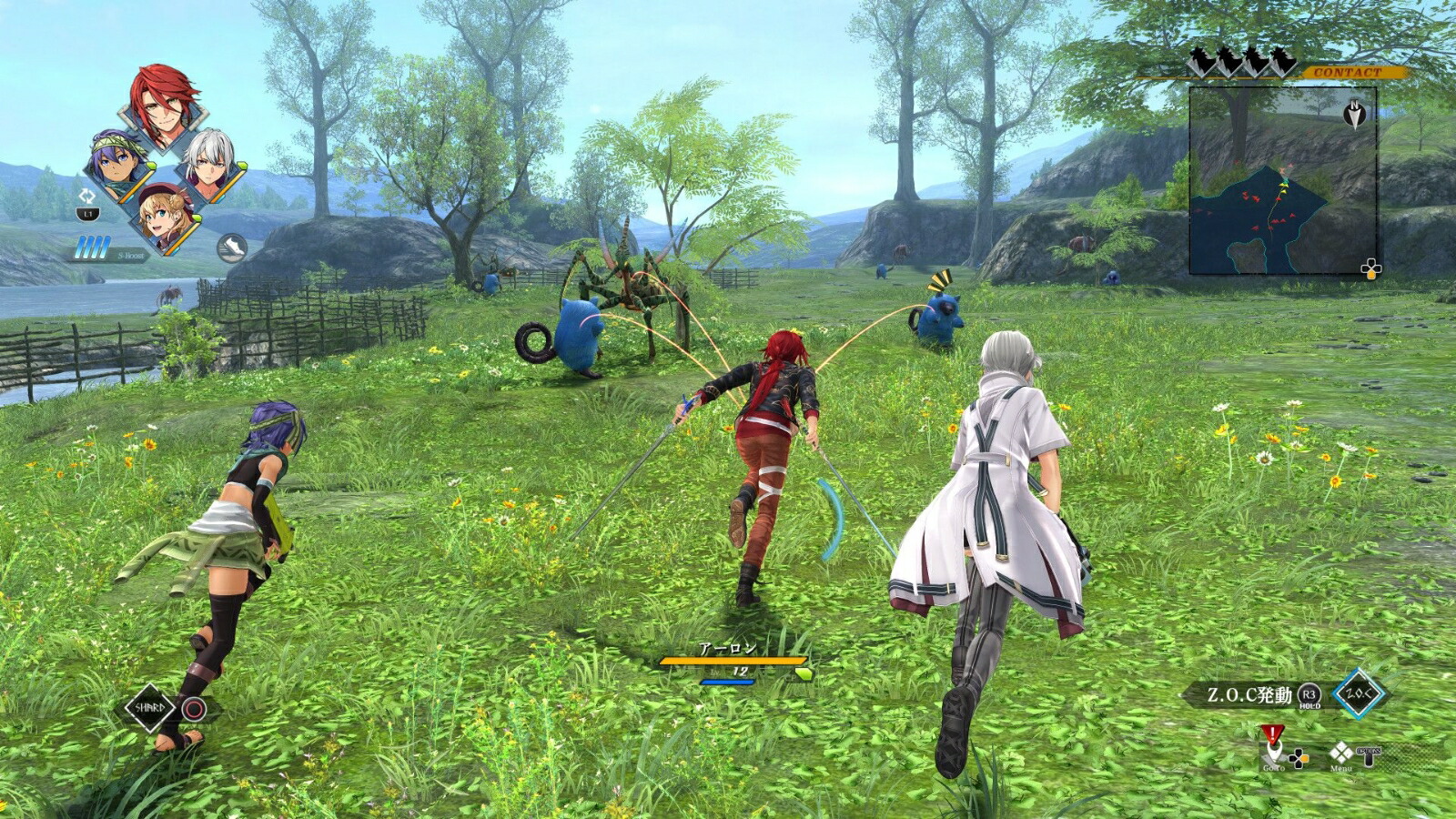Select the Z.O.C activation diamond icon
Image resolution: width=1456 pixels, height=819 pixels.
pos(1359,693)
